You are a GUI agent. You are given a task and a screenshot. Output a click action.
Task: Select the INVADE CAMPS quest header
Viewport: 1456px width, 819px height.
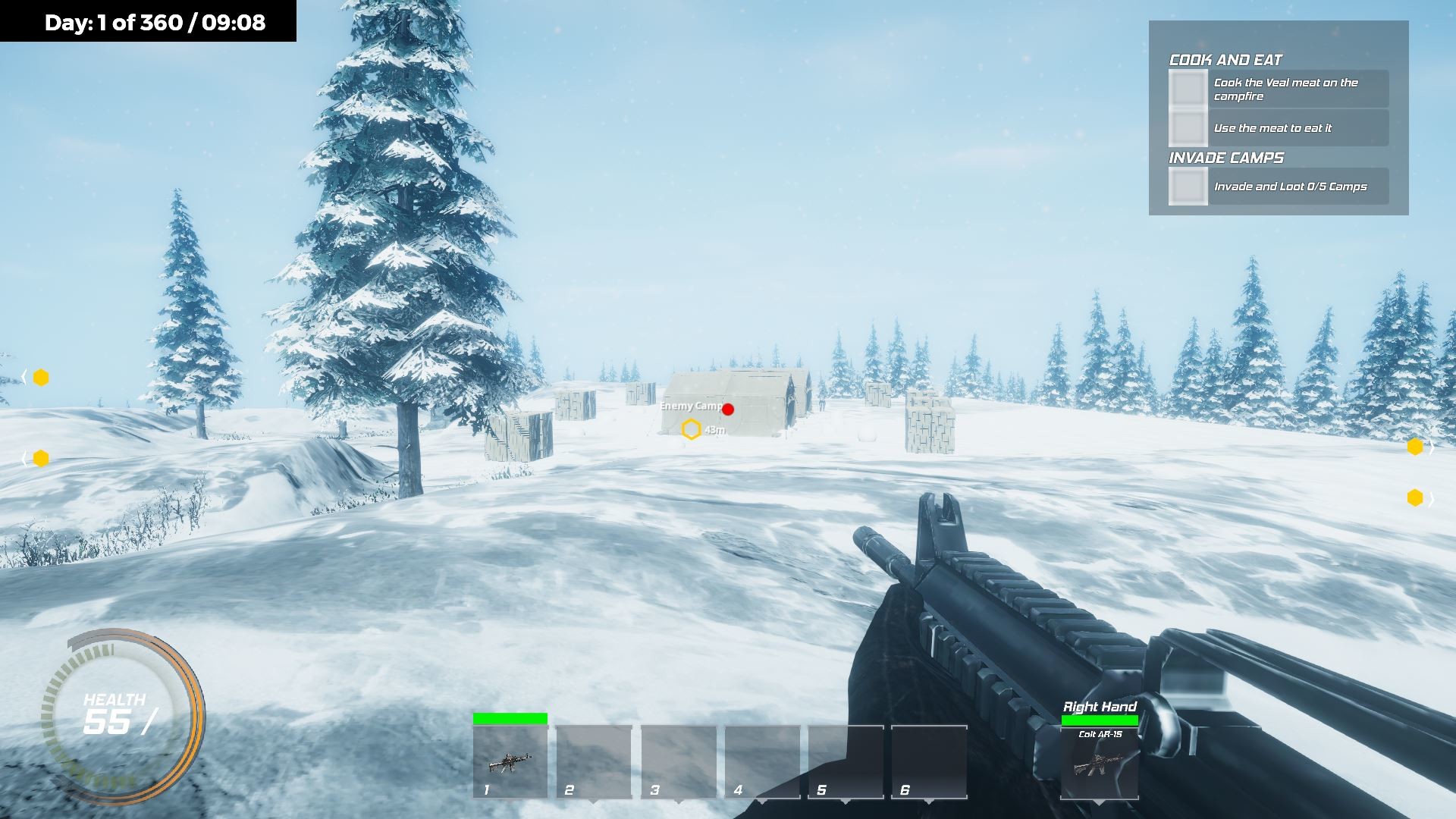click(x=1225, y=158)
